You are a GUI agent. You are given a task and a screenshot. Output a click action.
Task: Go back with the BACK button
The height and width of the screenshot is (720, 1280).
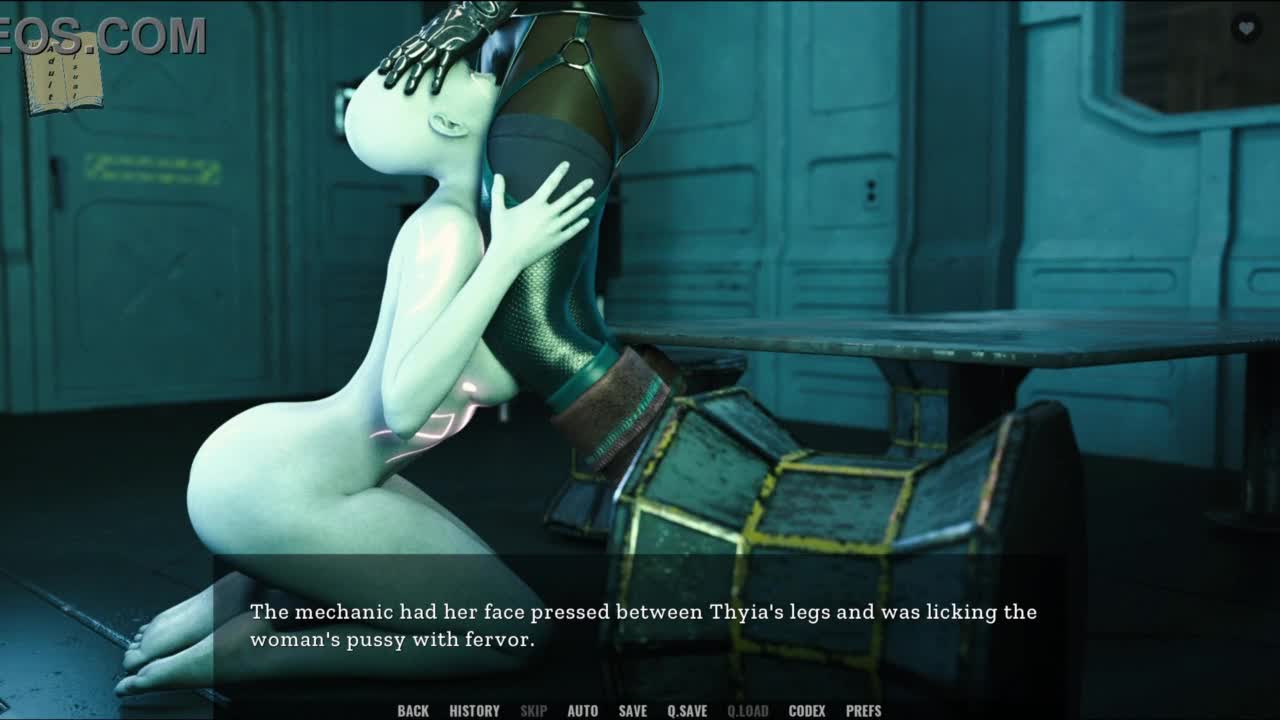pyautogui.click(x=413, y=711)
